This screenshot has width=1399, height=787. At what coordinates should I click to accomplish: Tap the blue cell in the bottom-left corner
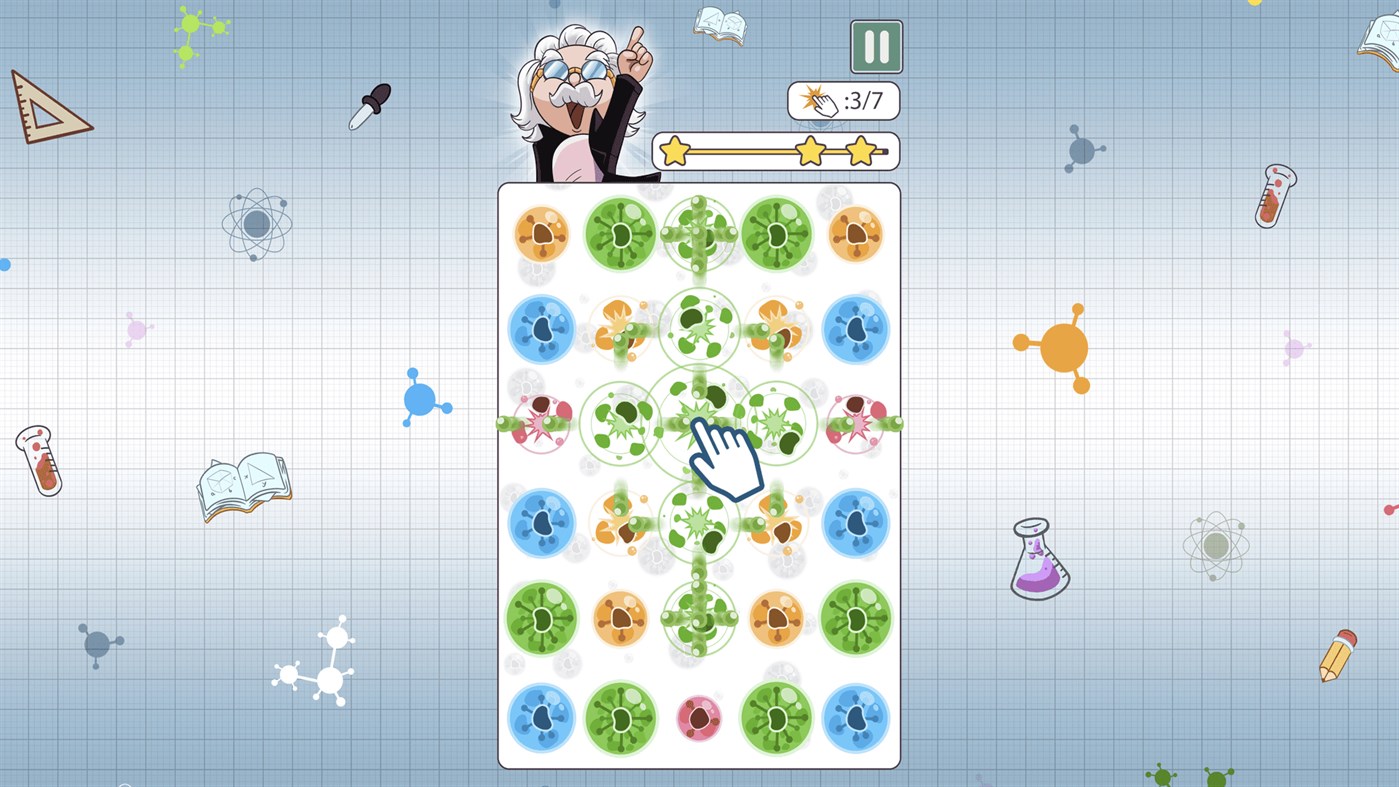point(541,717)
